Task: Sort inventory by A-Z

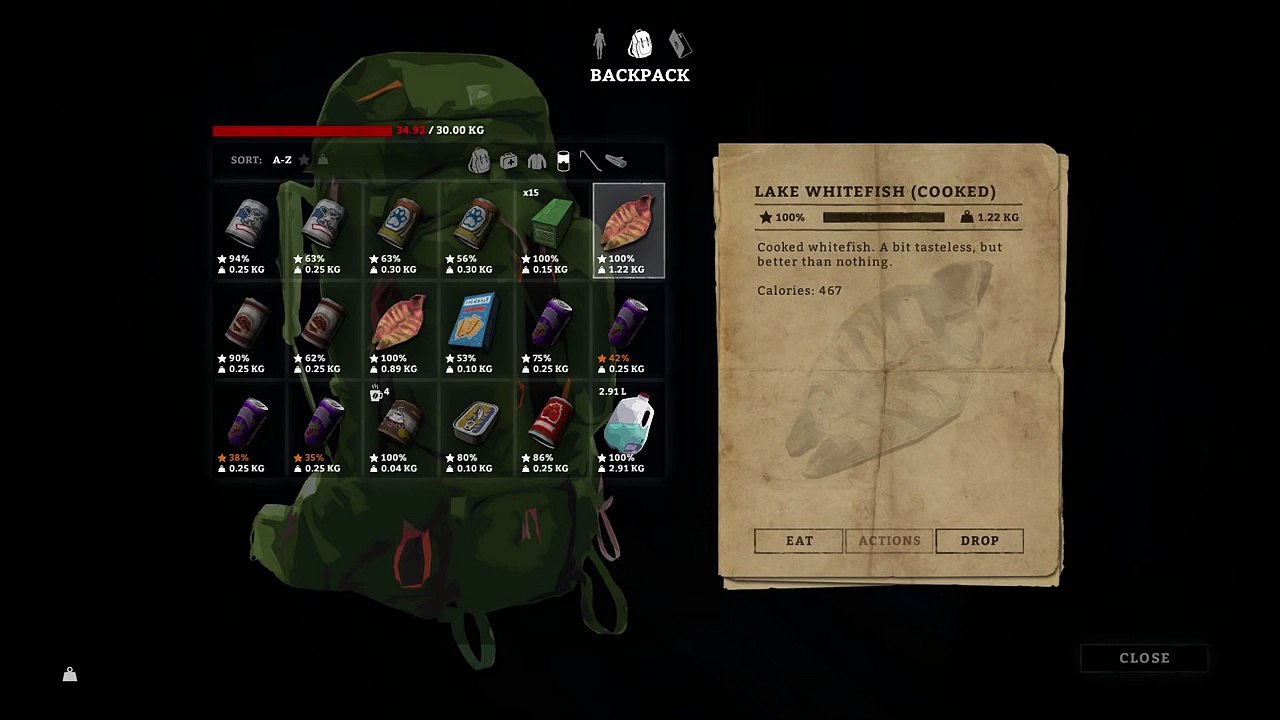Action: [282, 160]
